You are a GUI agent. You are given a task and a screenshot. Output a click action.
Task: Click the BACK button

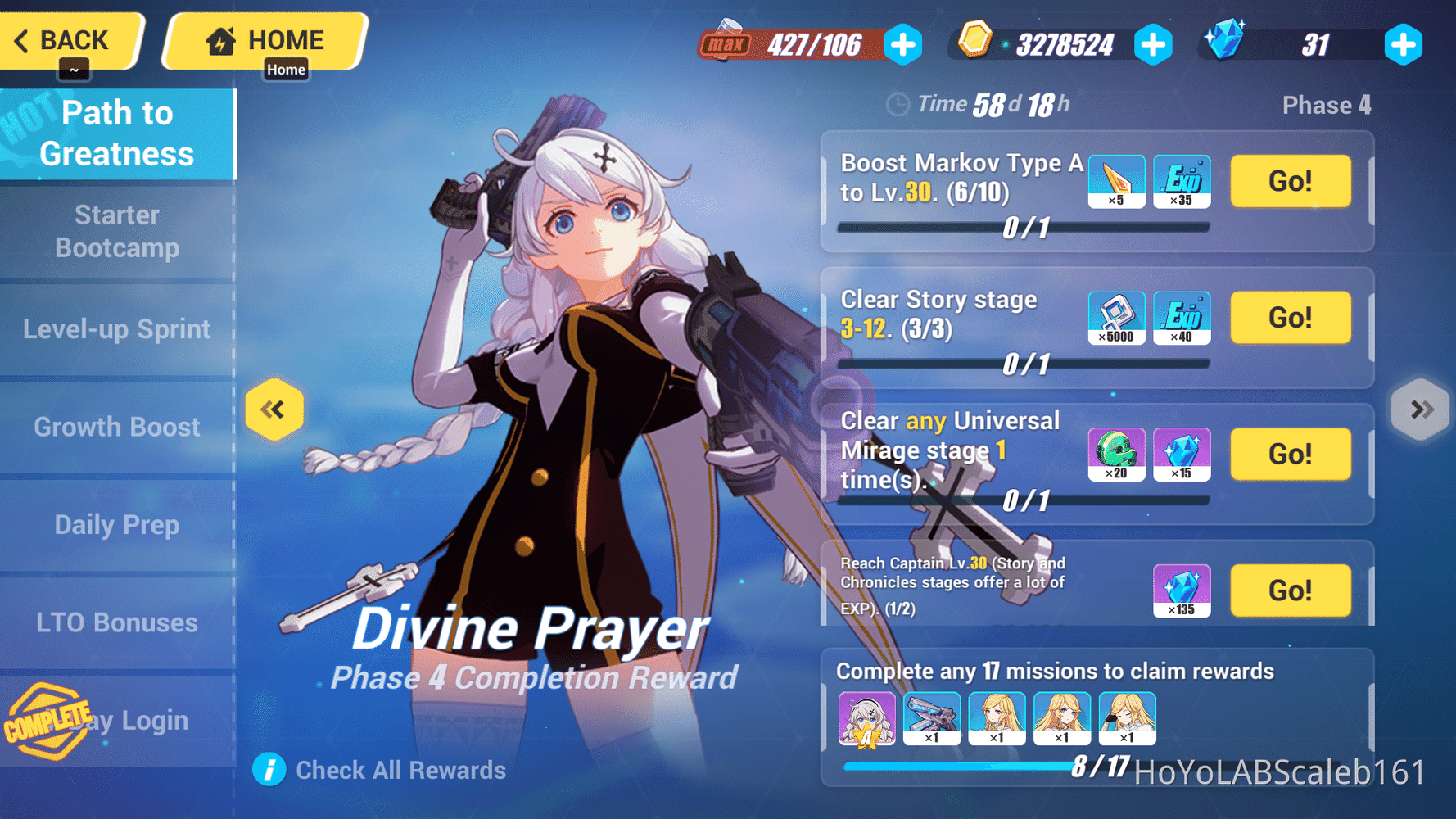tap(72, 39)
